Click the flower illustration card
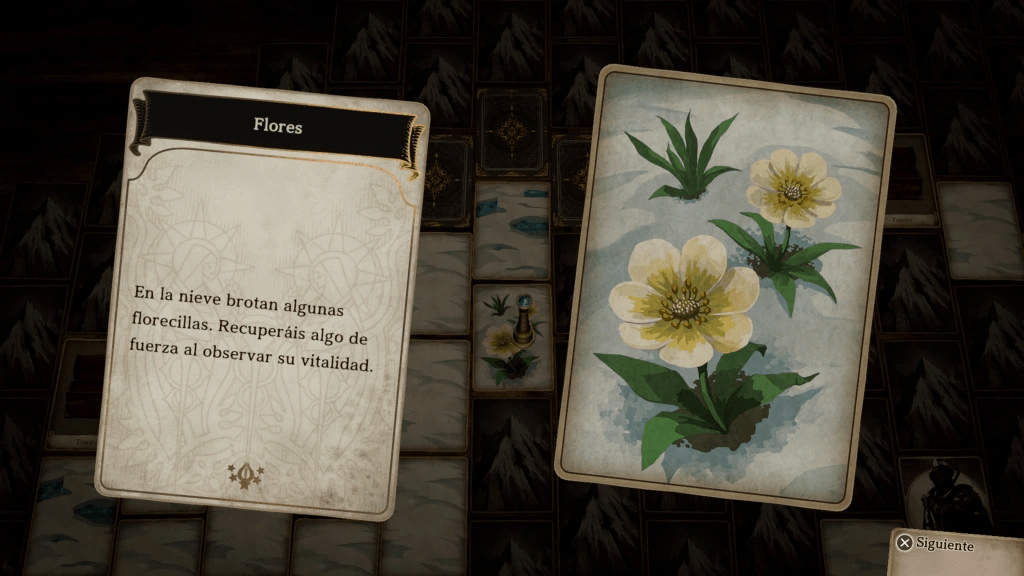The width and height of the screenshot is (1024, 576). 724,286
